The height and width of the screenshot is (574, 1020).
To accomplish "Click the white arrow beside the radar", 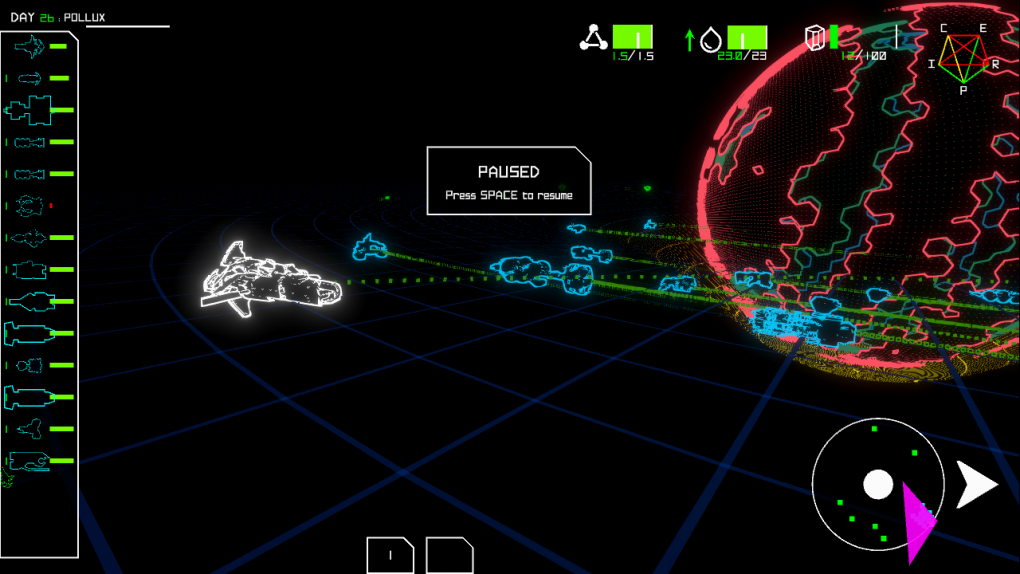I will point(976,485).
